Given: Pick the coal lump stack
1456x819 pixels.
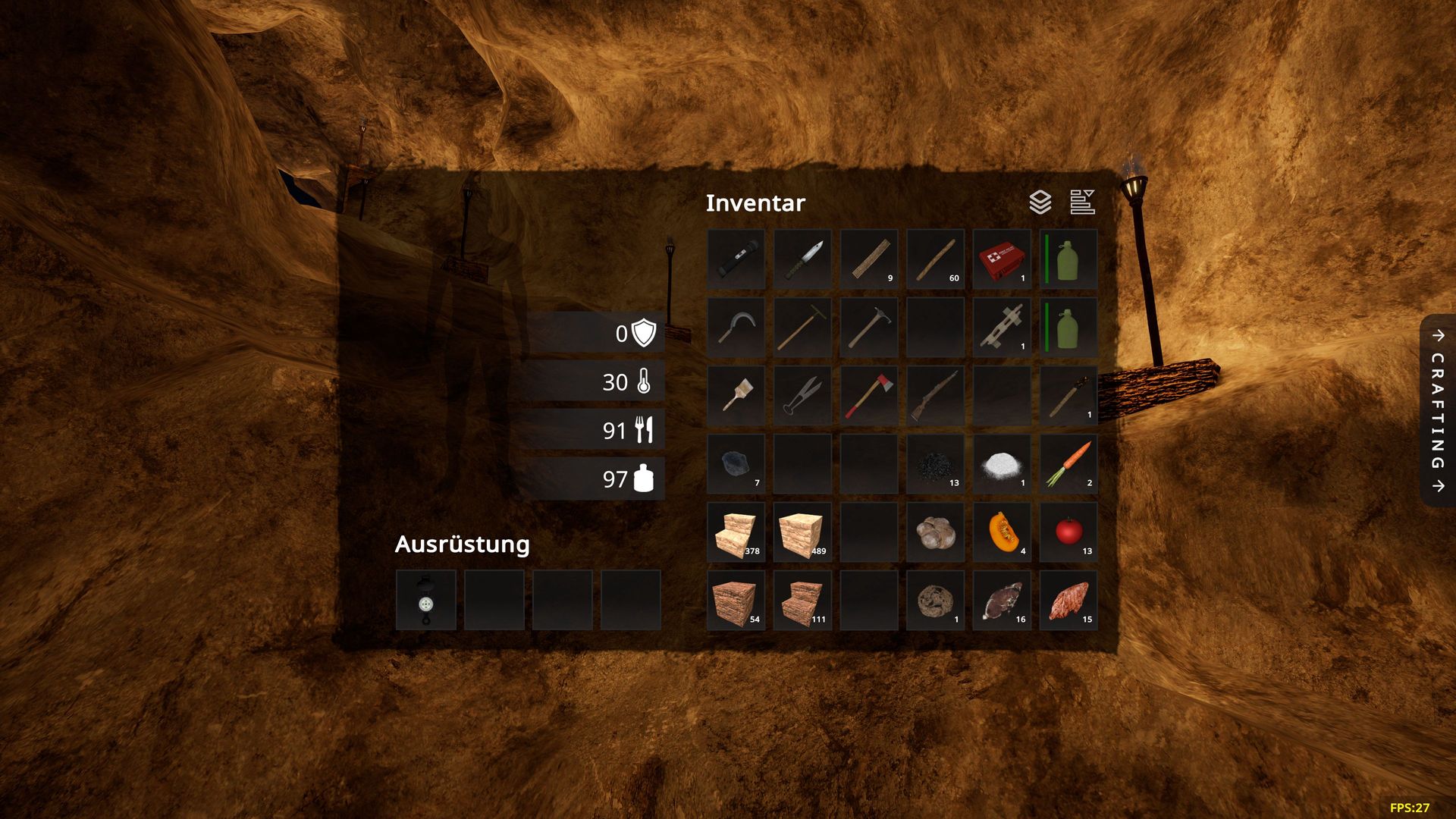Looking at the screenshot, I should pyautogui.click(x=736, y=464).
